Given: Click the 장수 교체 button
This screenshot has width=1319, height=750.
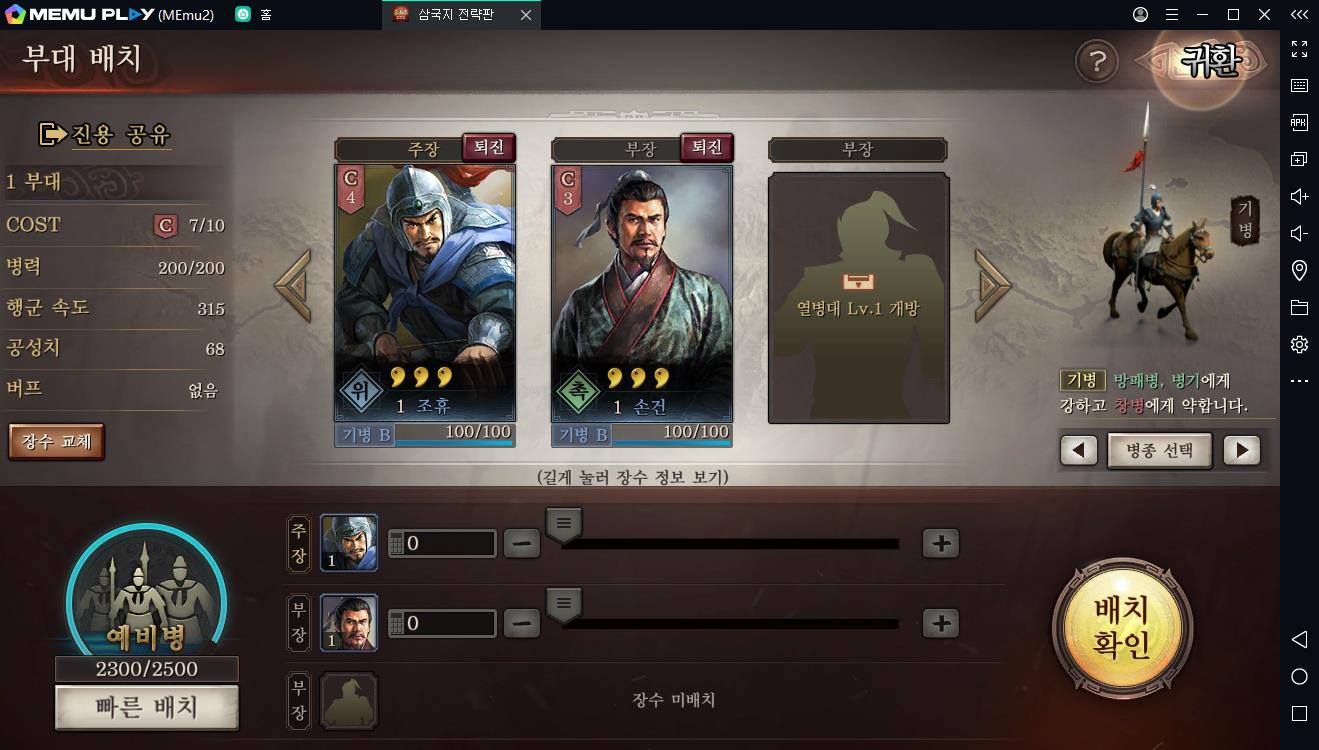Looking at the screenshot, I should [56, 441].
